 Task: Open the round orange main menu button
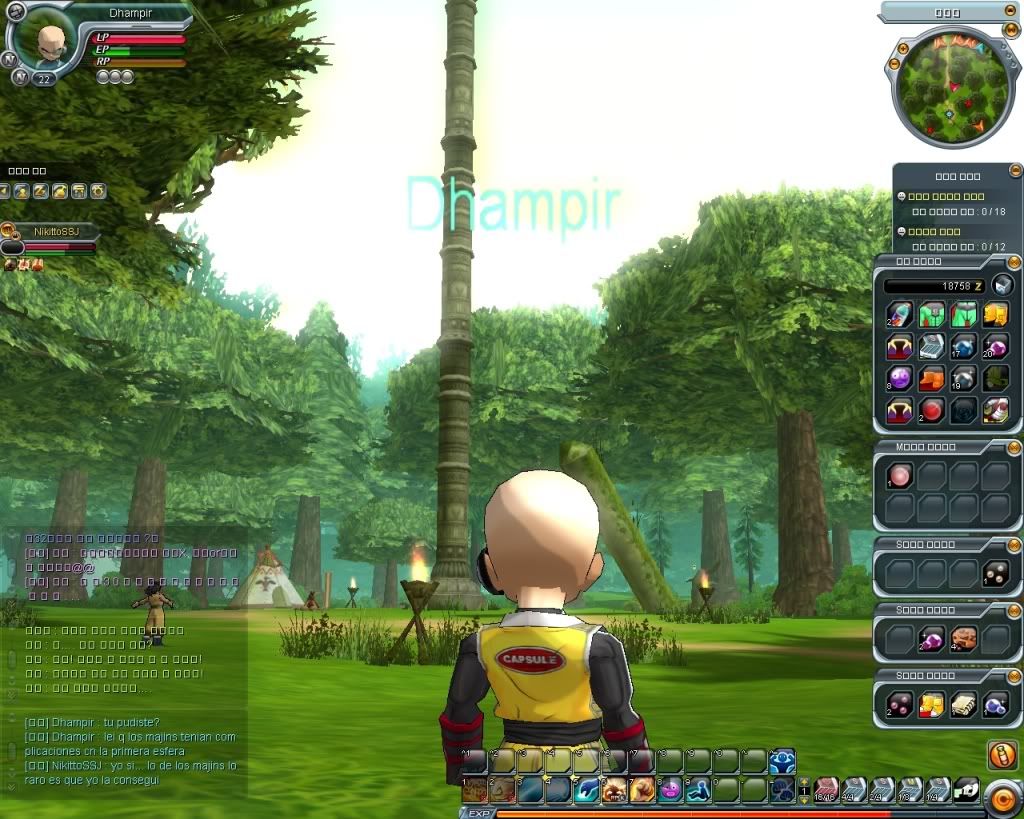tap(1001, 797)
